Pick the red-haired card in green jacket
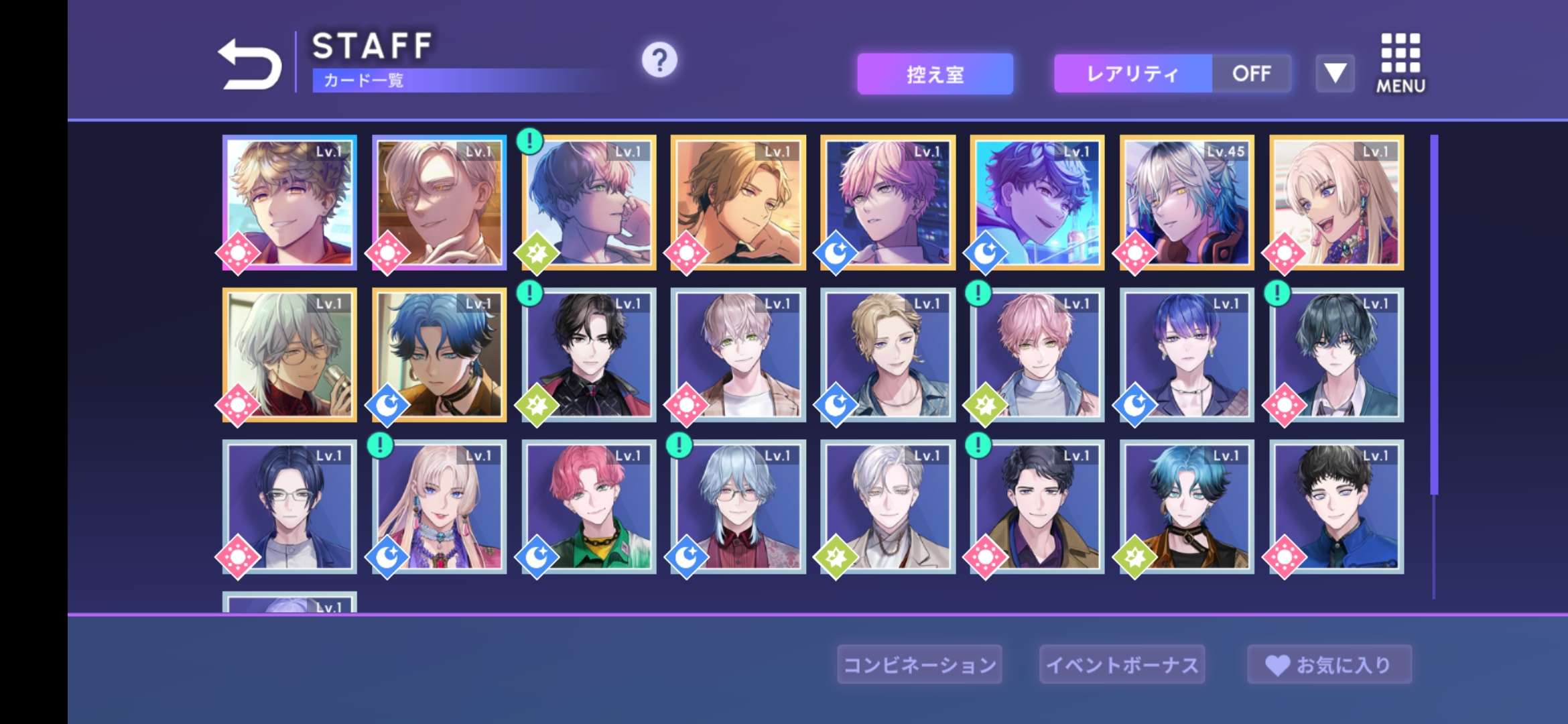The width and height of the screenshot is (1568, 724). (x=589, y=507)
